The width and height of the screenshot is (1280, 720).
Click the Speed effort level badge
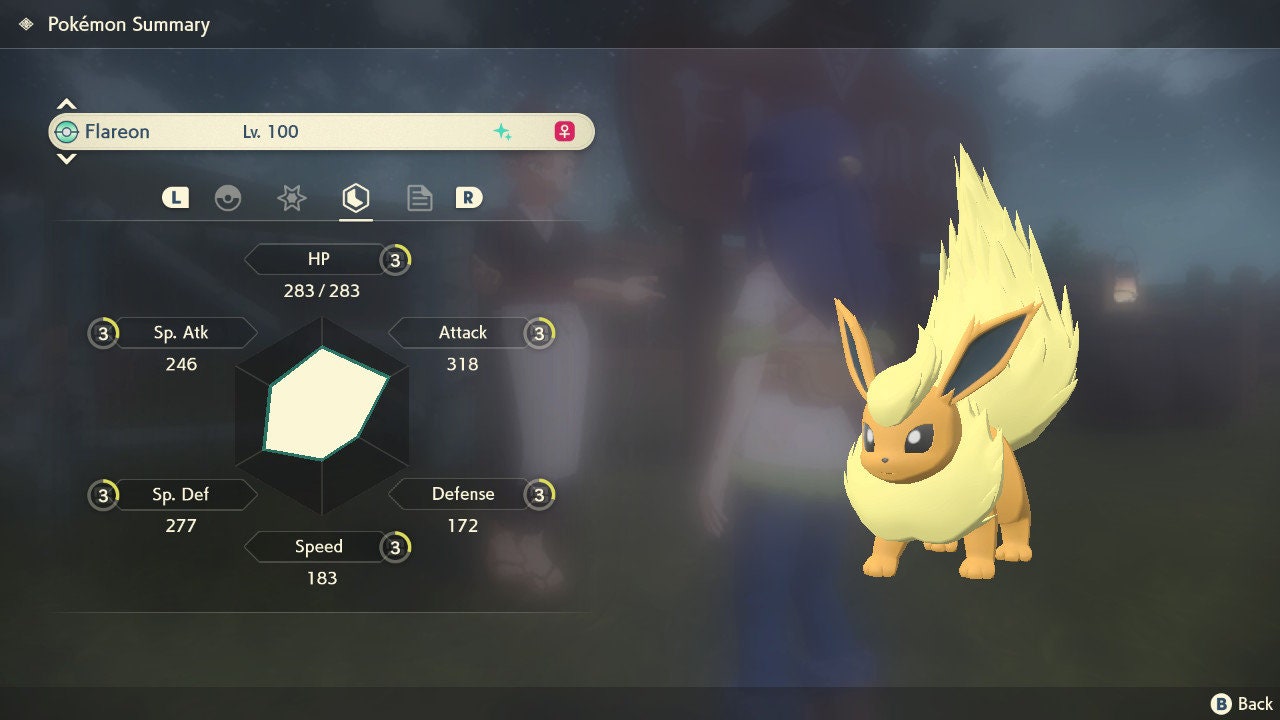click(x=396, y=548)
